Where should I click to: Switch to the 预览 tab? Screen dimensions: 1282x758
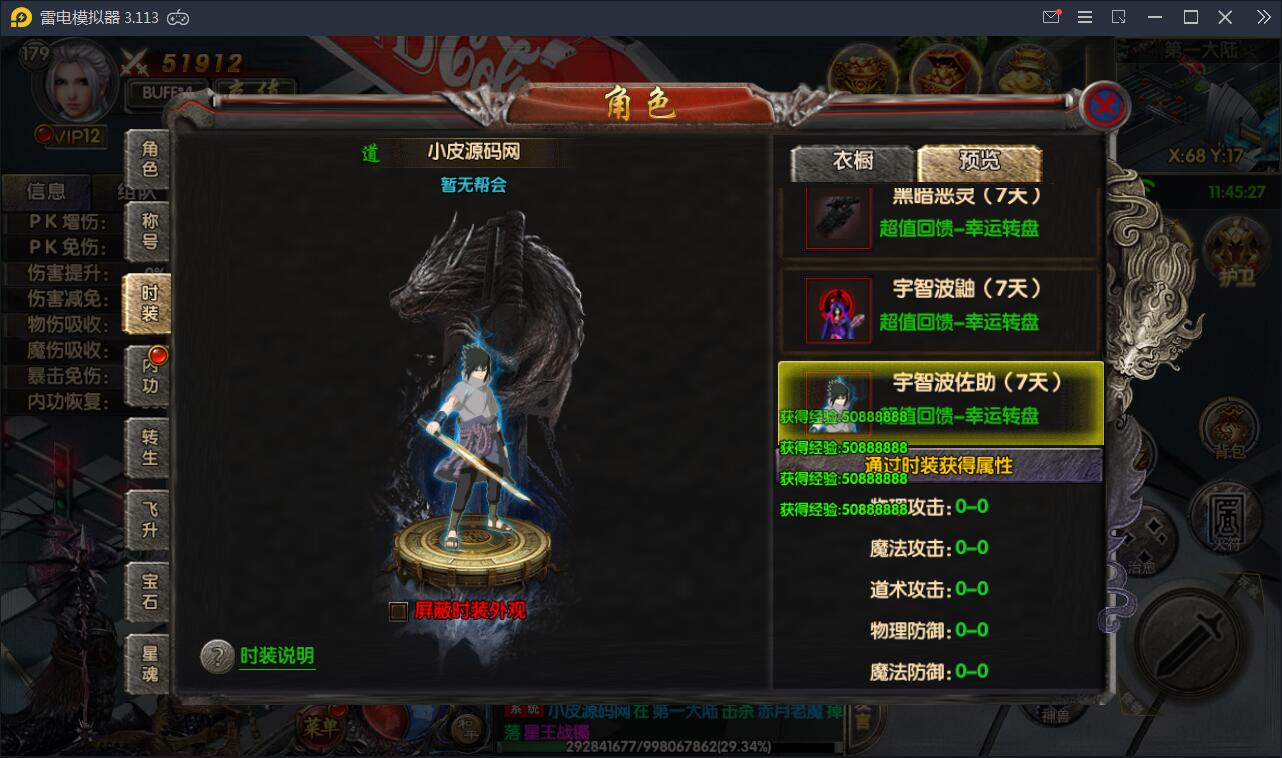click(x=978, y=162)
